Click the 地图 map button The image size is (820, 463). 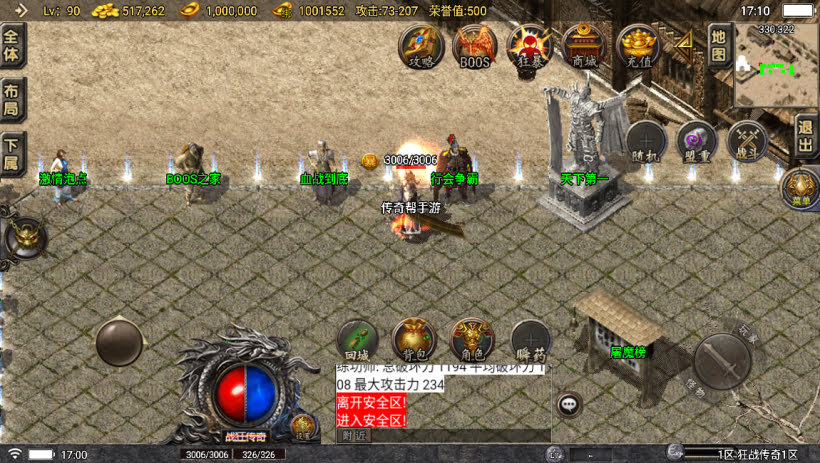click(718, 45)
